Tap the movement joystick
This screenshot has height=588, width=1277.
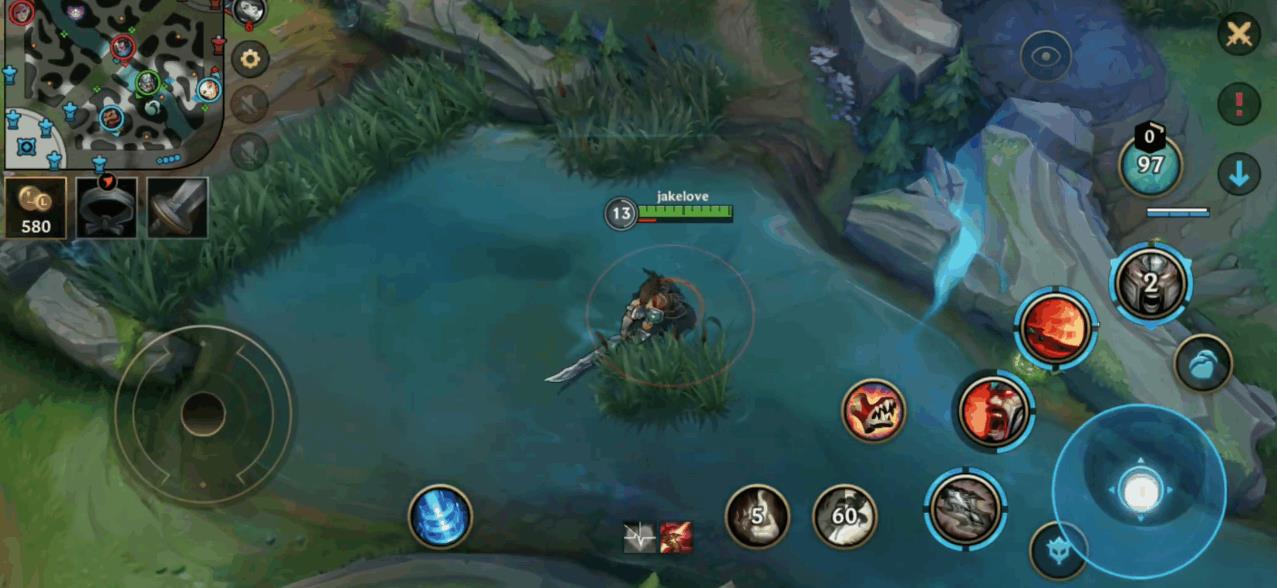pos(203,414)
